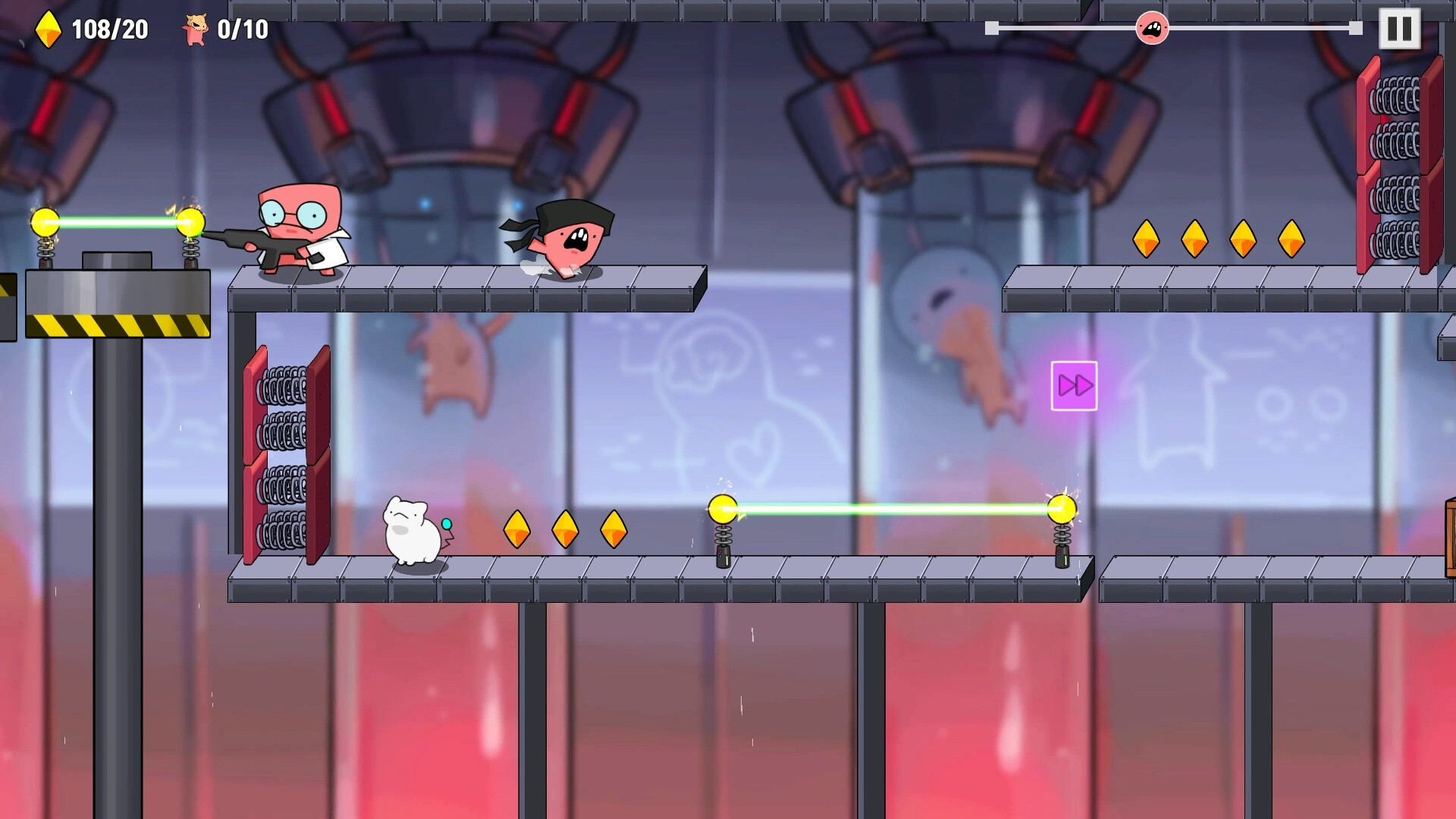Pause the game with the pause button

pos(1399,29)
